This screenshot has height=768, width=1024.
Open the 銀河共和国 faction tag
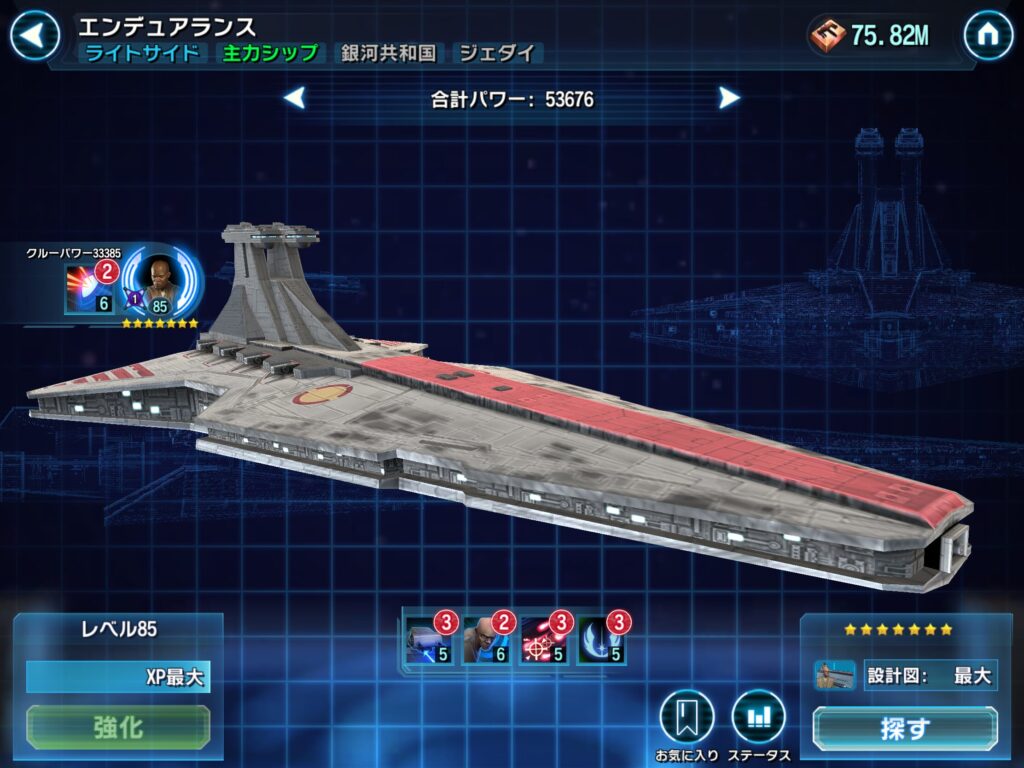[x=388, y=54]
